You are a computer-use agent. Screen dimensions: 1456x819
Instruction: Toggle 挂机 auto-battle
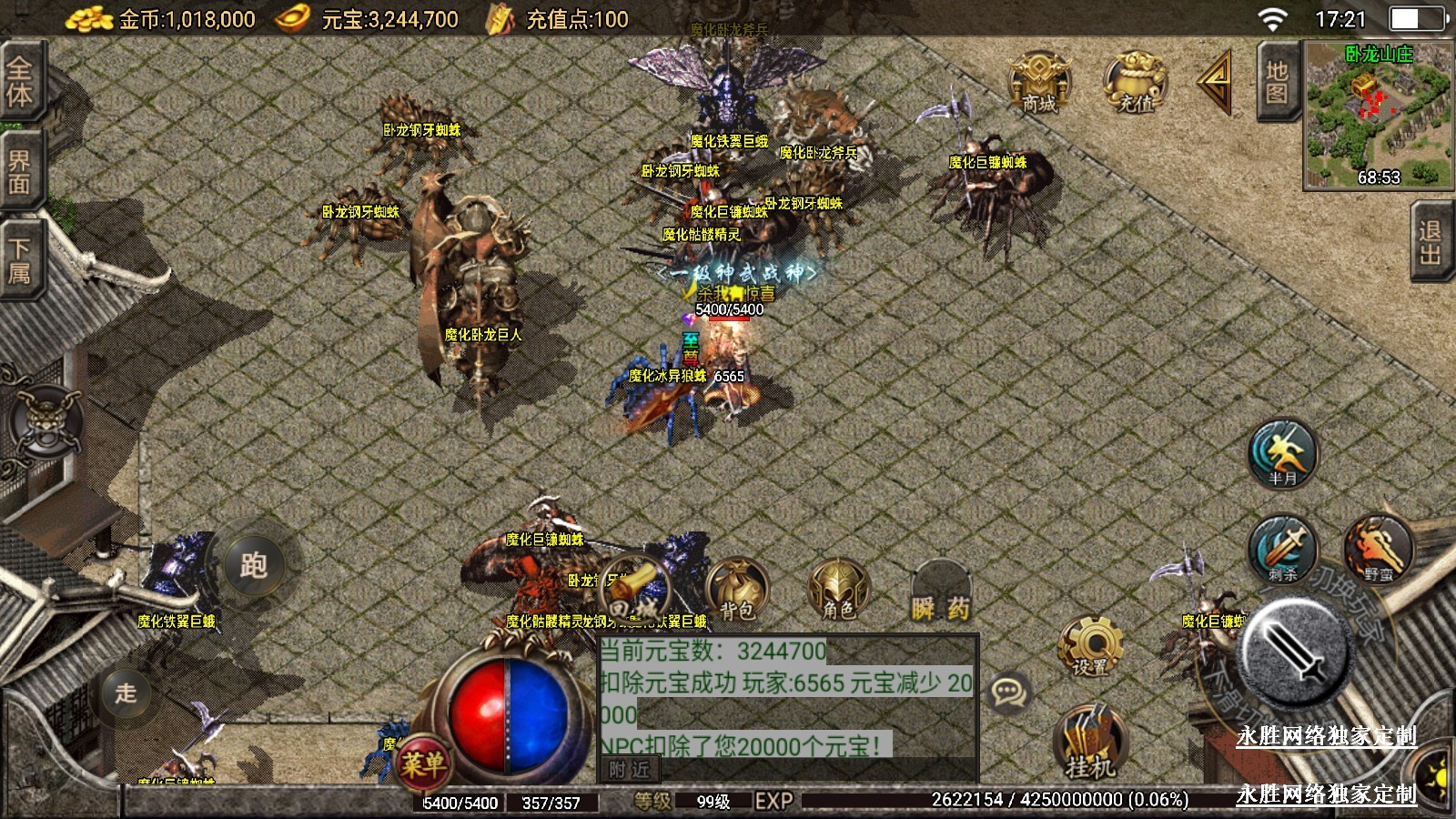click(x=1090, y=742)
